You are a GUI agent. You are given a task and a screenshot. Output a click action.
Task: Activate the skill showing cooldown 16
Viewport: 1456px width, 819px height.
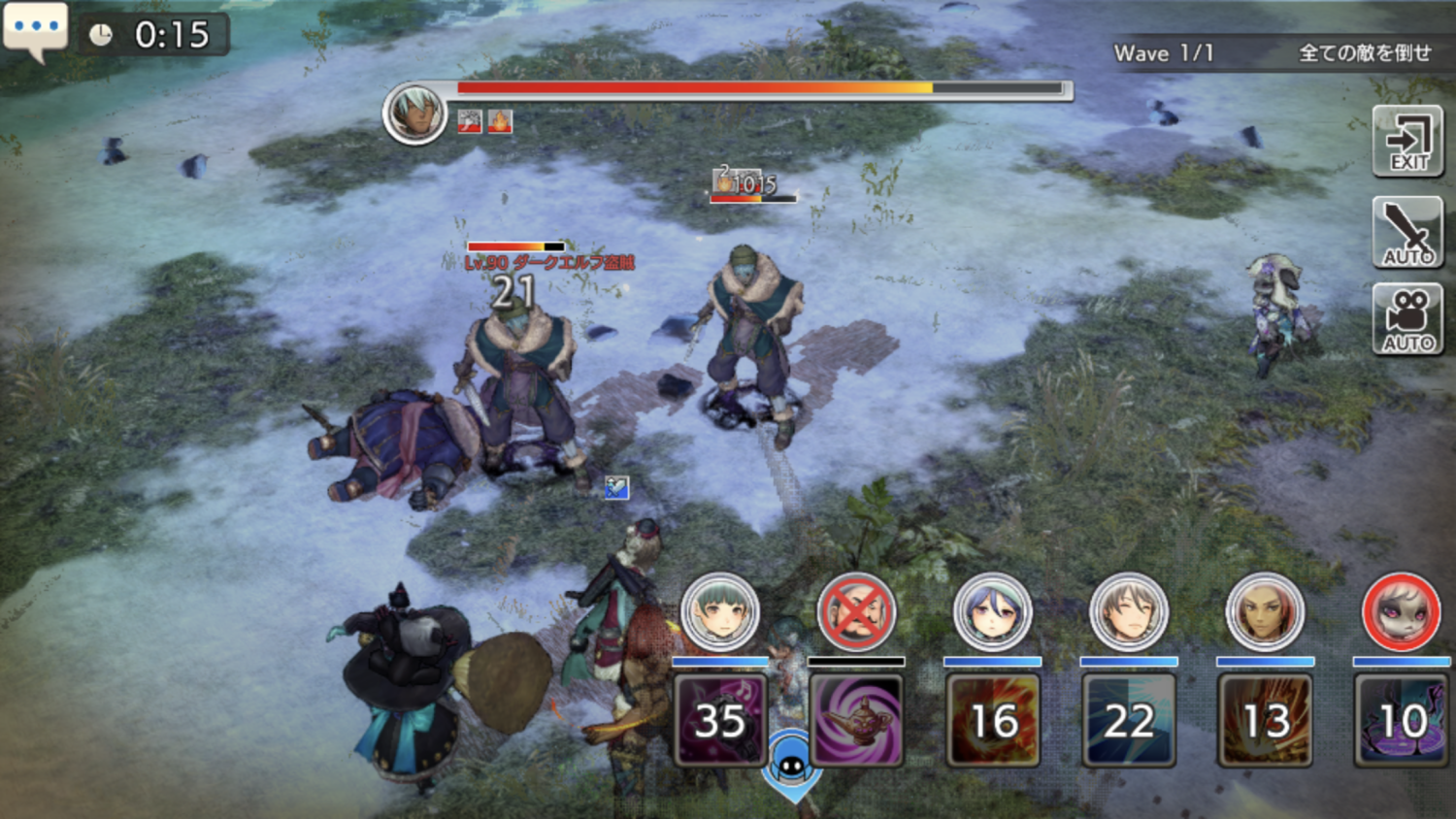pyautogui.click(x=992, y=720)
